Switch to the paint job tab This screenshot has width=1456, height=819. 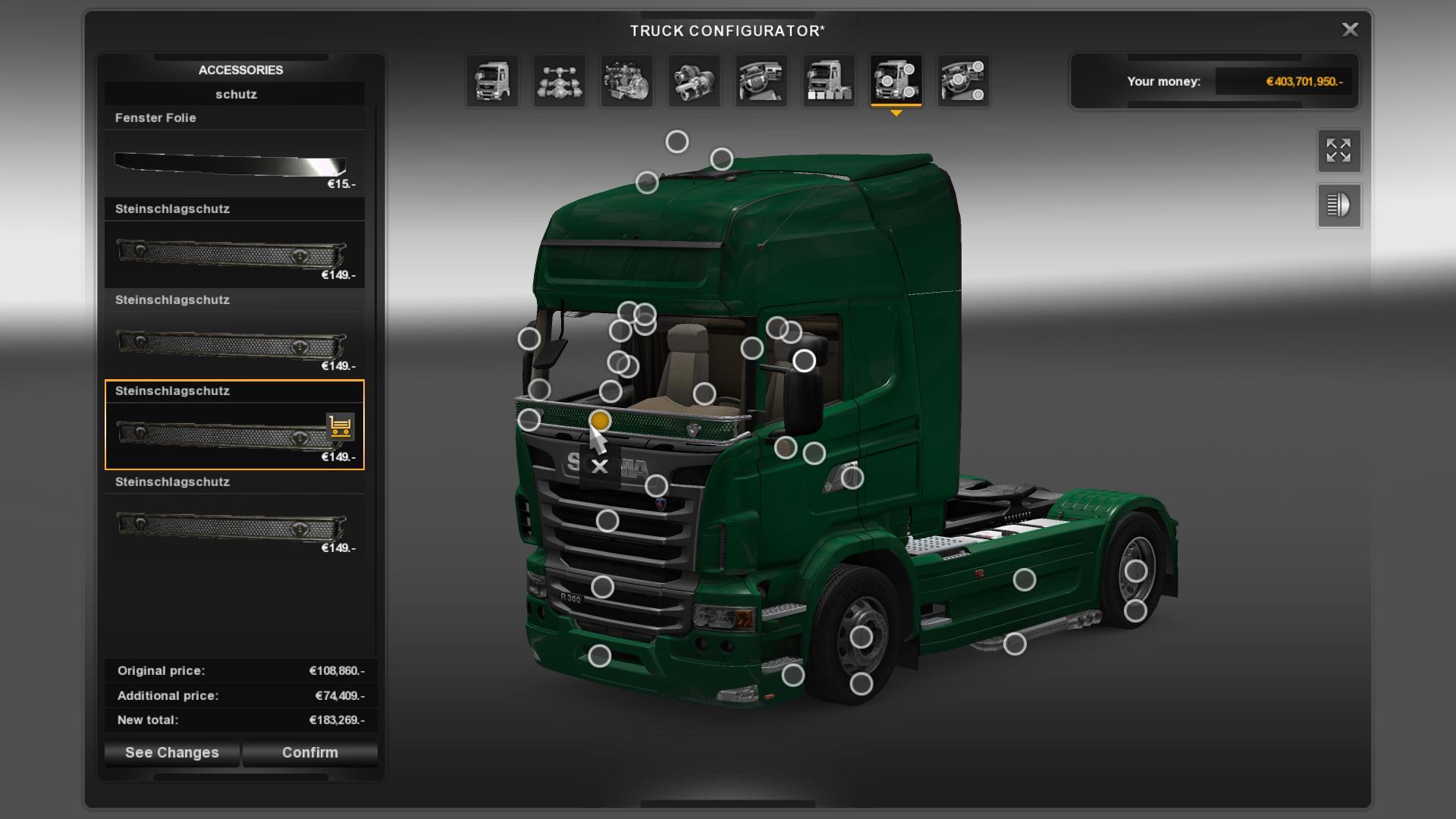point(828,80)
